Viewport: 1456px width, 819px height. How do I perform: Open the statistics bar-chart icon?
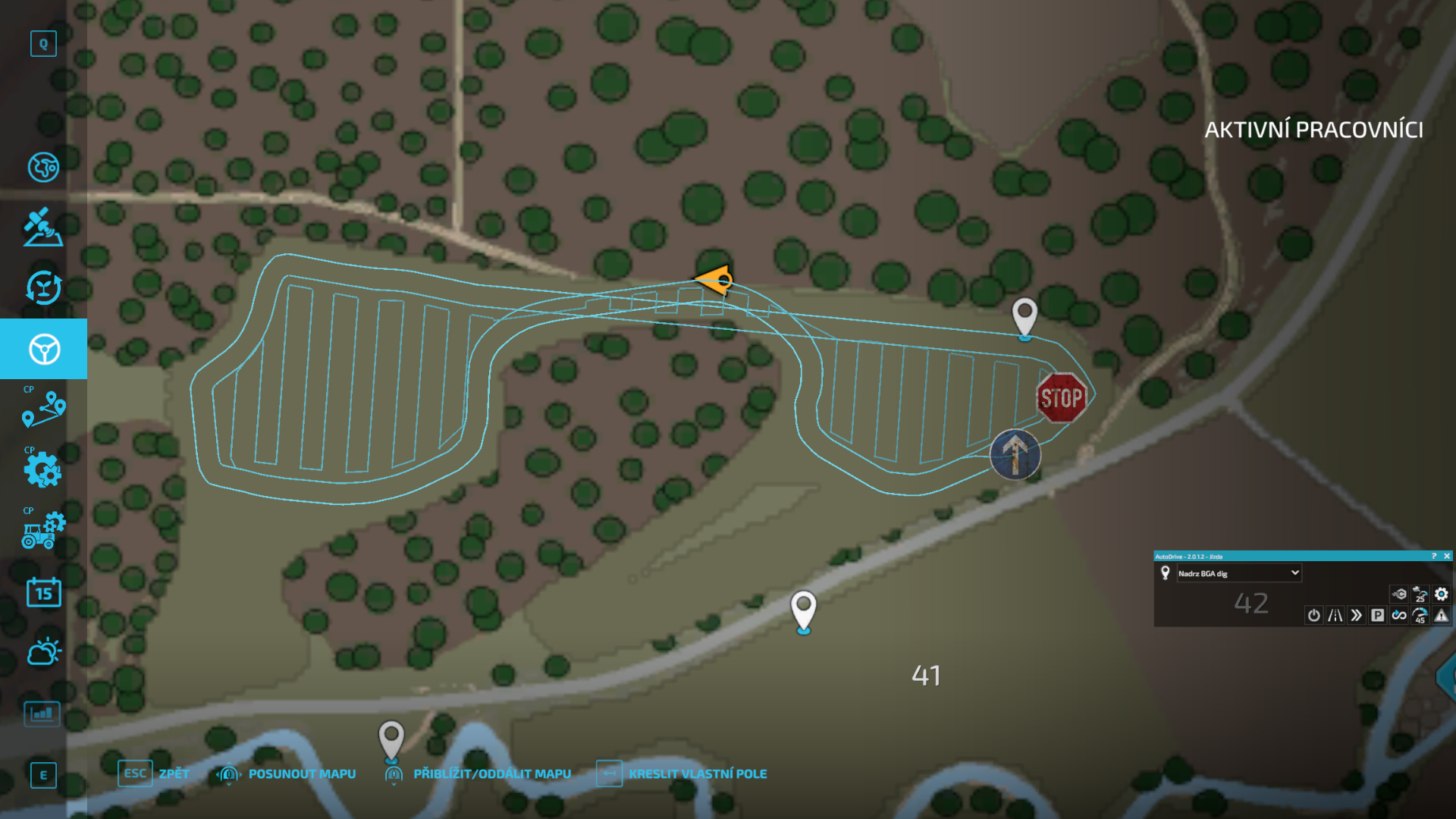point(43,713)
